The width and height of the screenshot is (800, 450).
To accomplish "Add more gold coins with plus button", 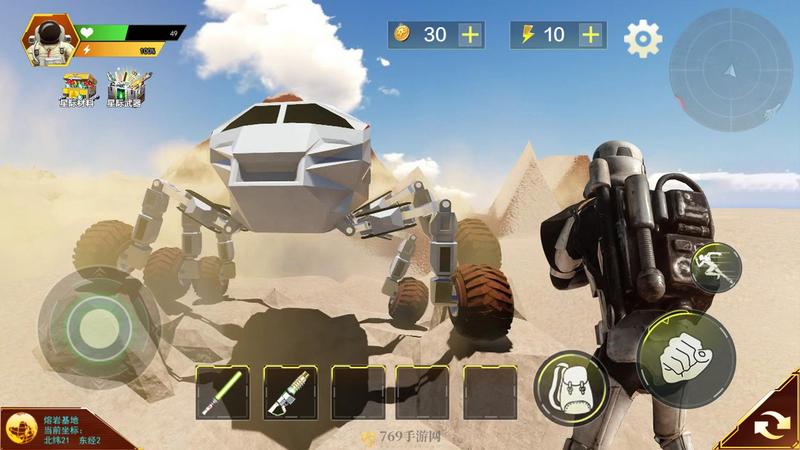I will tap(471, 34).
